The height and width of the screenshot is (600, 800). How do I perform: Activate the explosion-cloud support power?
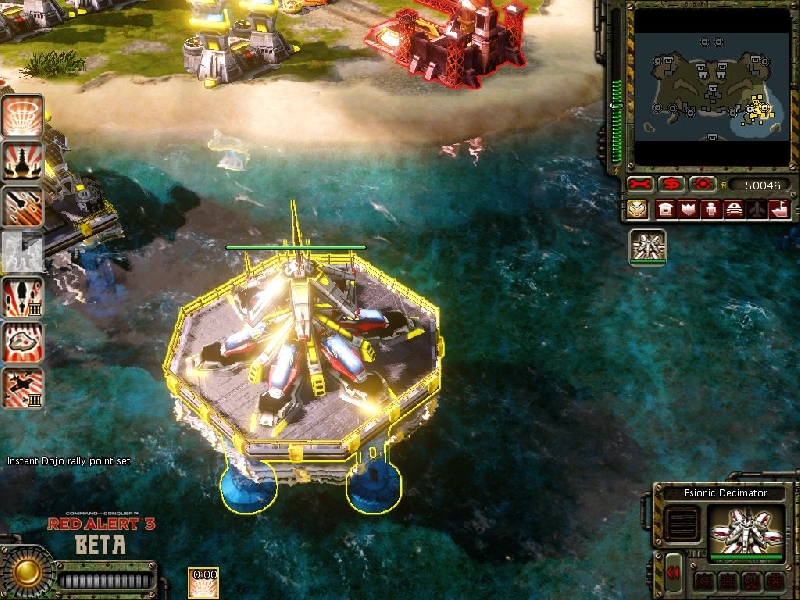point(22,342)
